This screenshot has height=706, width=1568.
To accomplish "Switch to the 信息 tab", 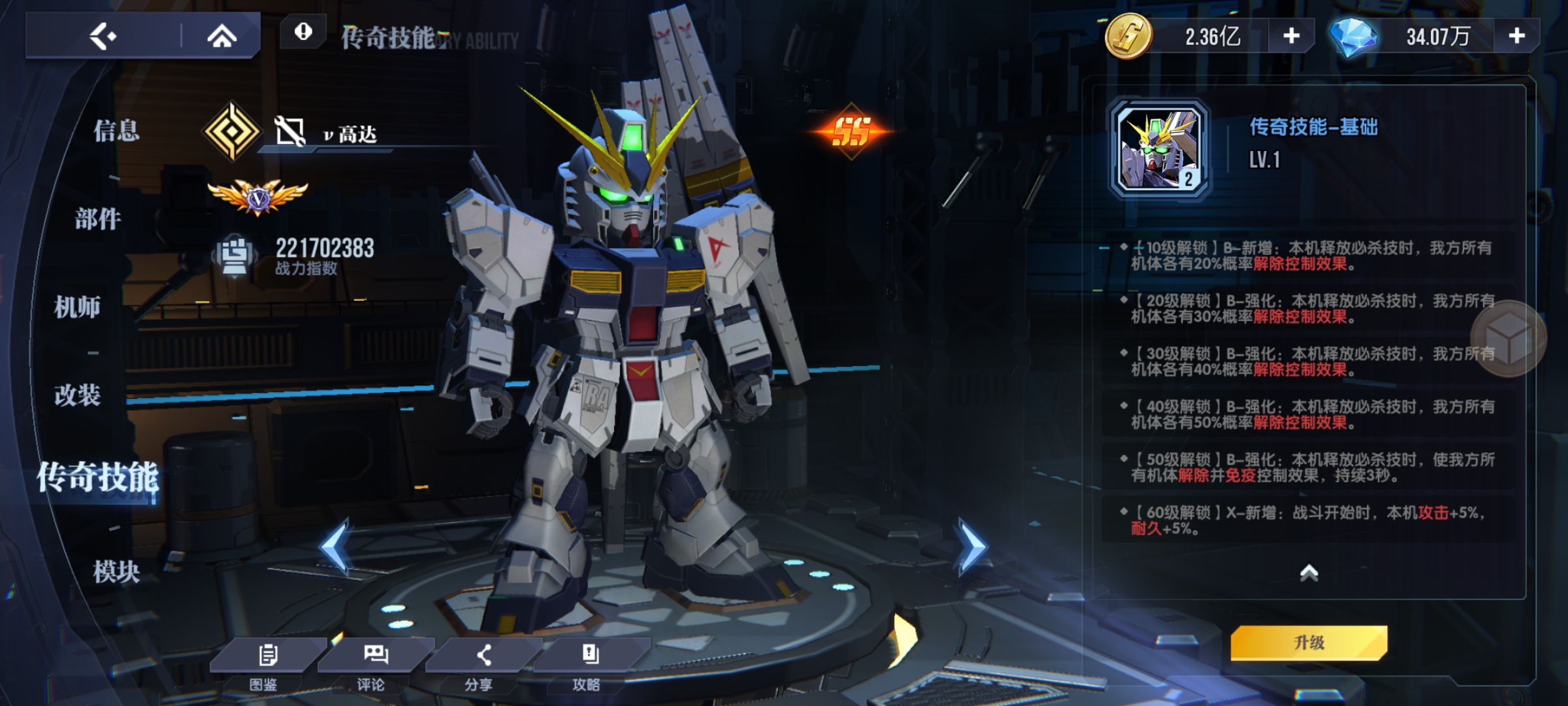I will [x=116, y=131].
